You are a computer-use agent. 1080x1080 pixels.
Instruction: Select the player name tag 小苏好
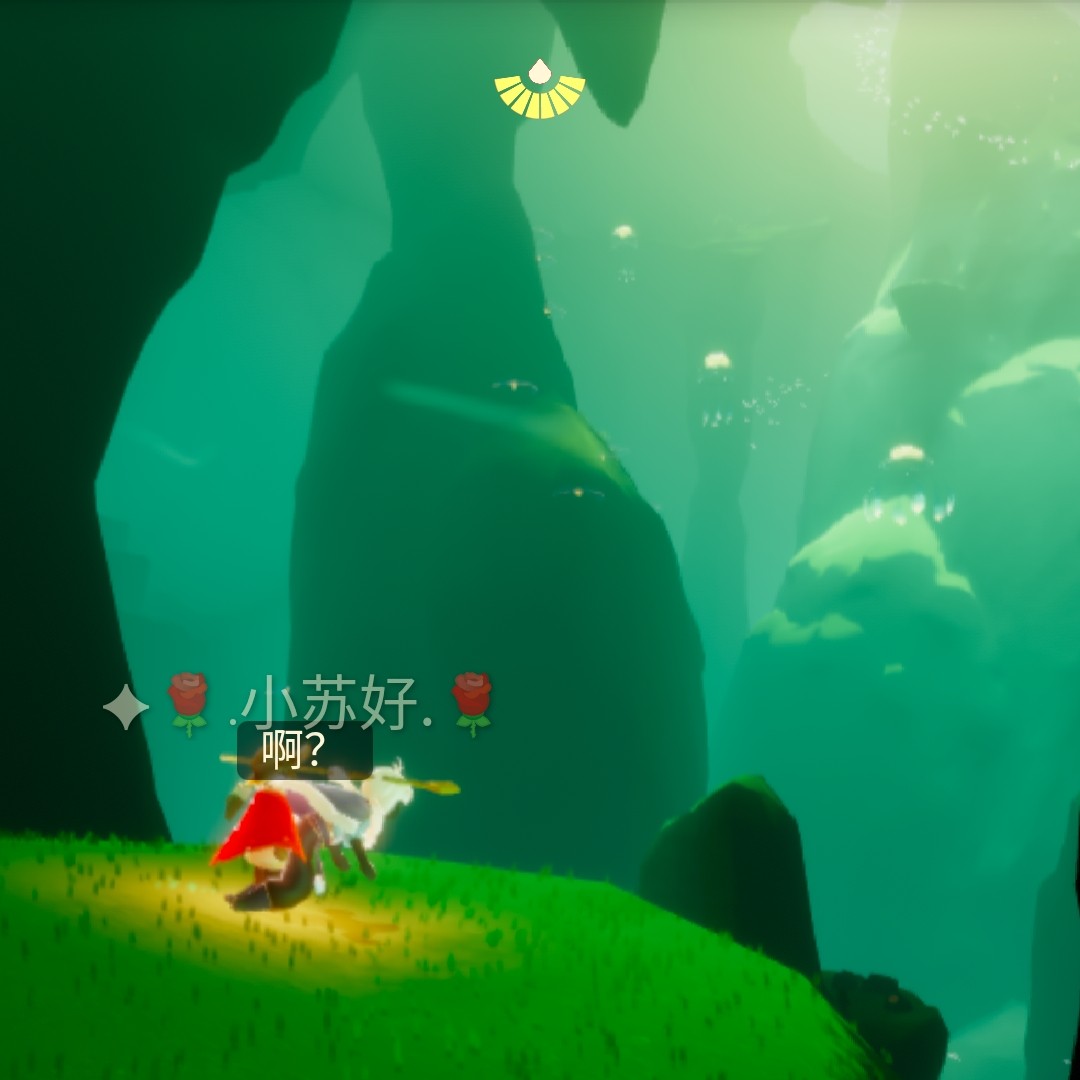[x=330, y=703]
